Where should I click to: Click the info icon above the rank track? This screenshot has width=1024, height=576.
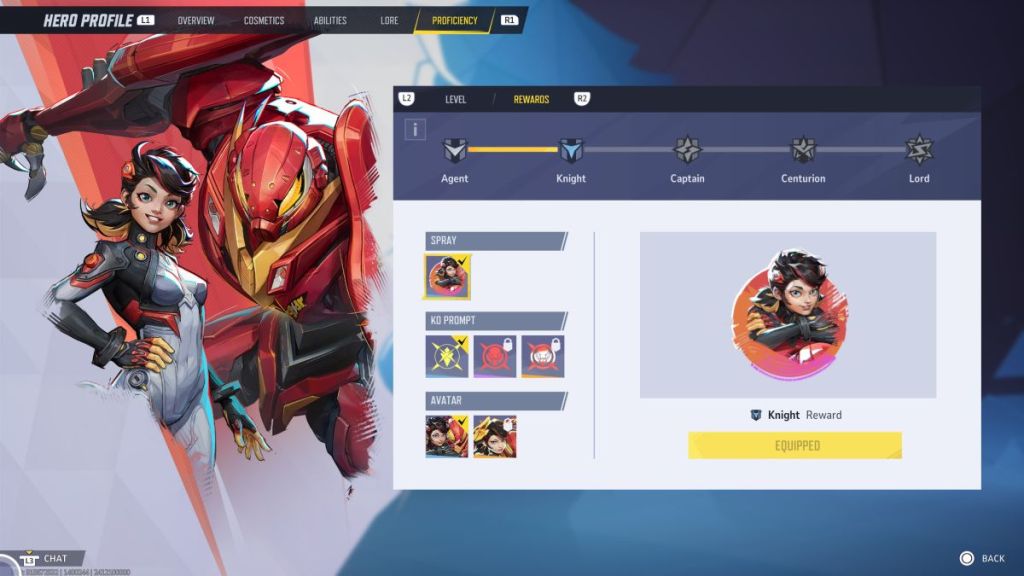pyautogui.click(x=416, y=129)
